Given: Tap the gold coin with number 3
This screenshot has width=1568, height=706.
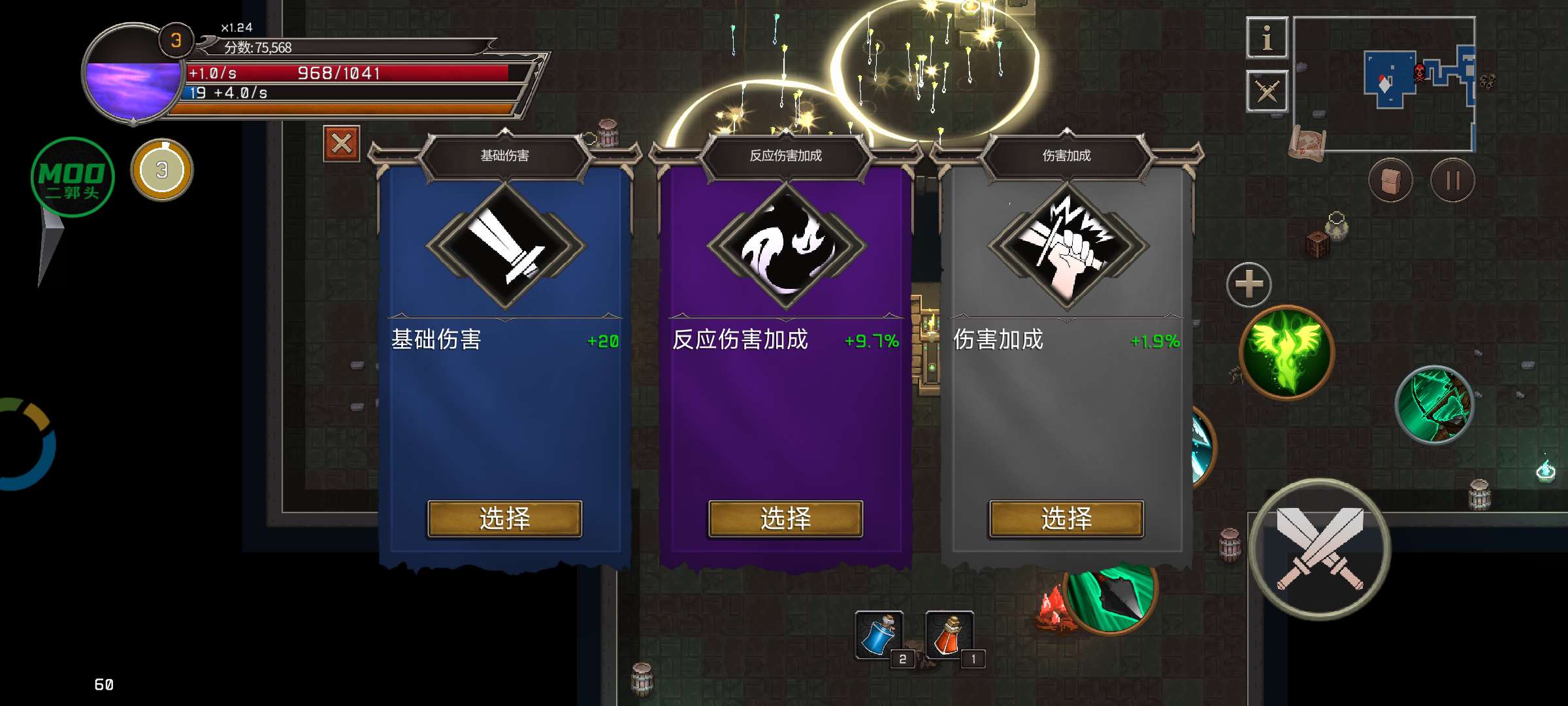Looking at the screenshot, I should (162, 171).
